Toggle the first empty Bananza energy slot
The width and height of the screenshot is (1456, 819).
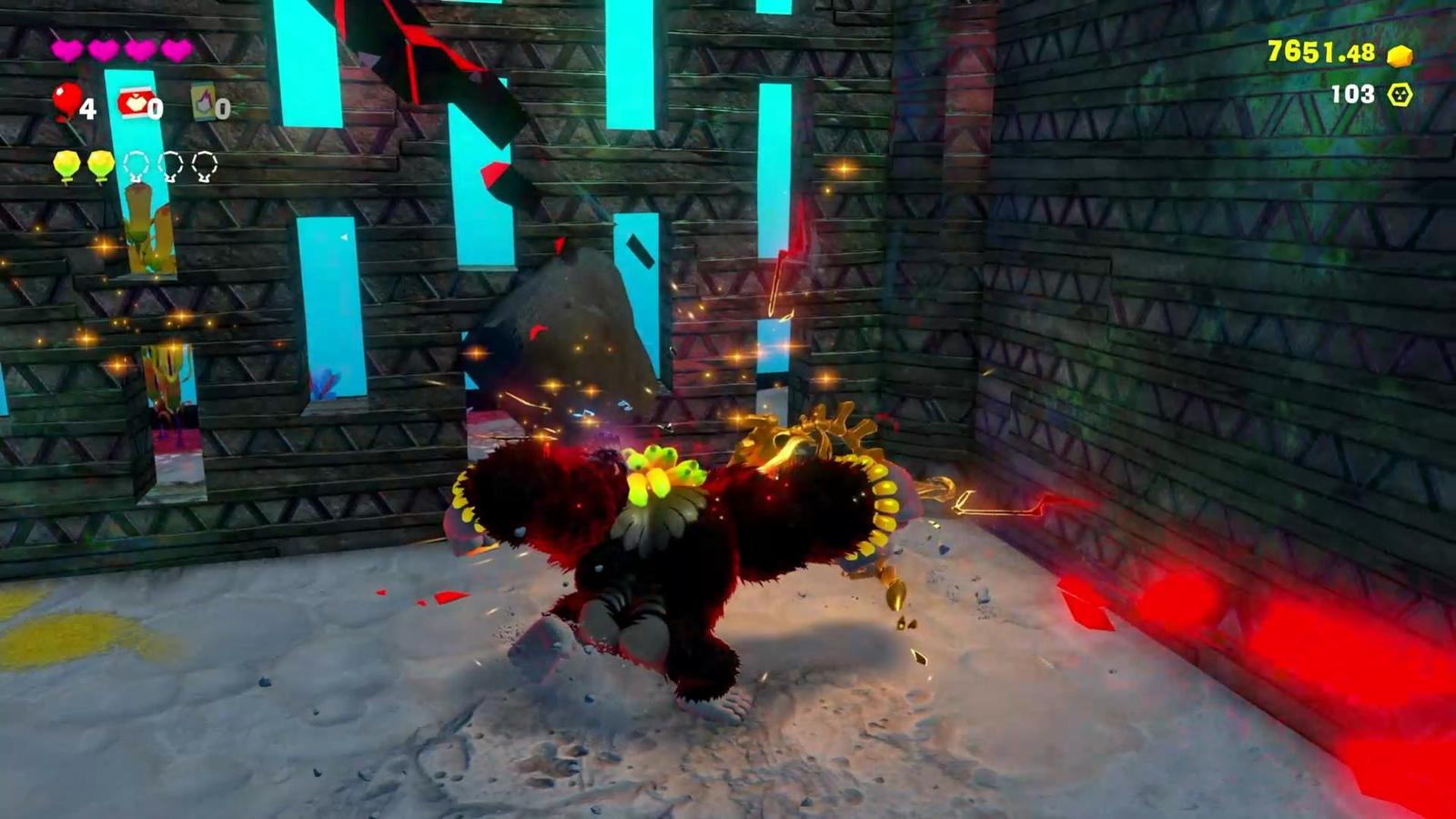coord(135,162)
